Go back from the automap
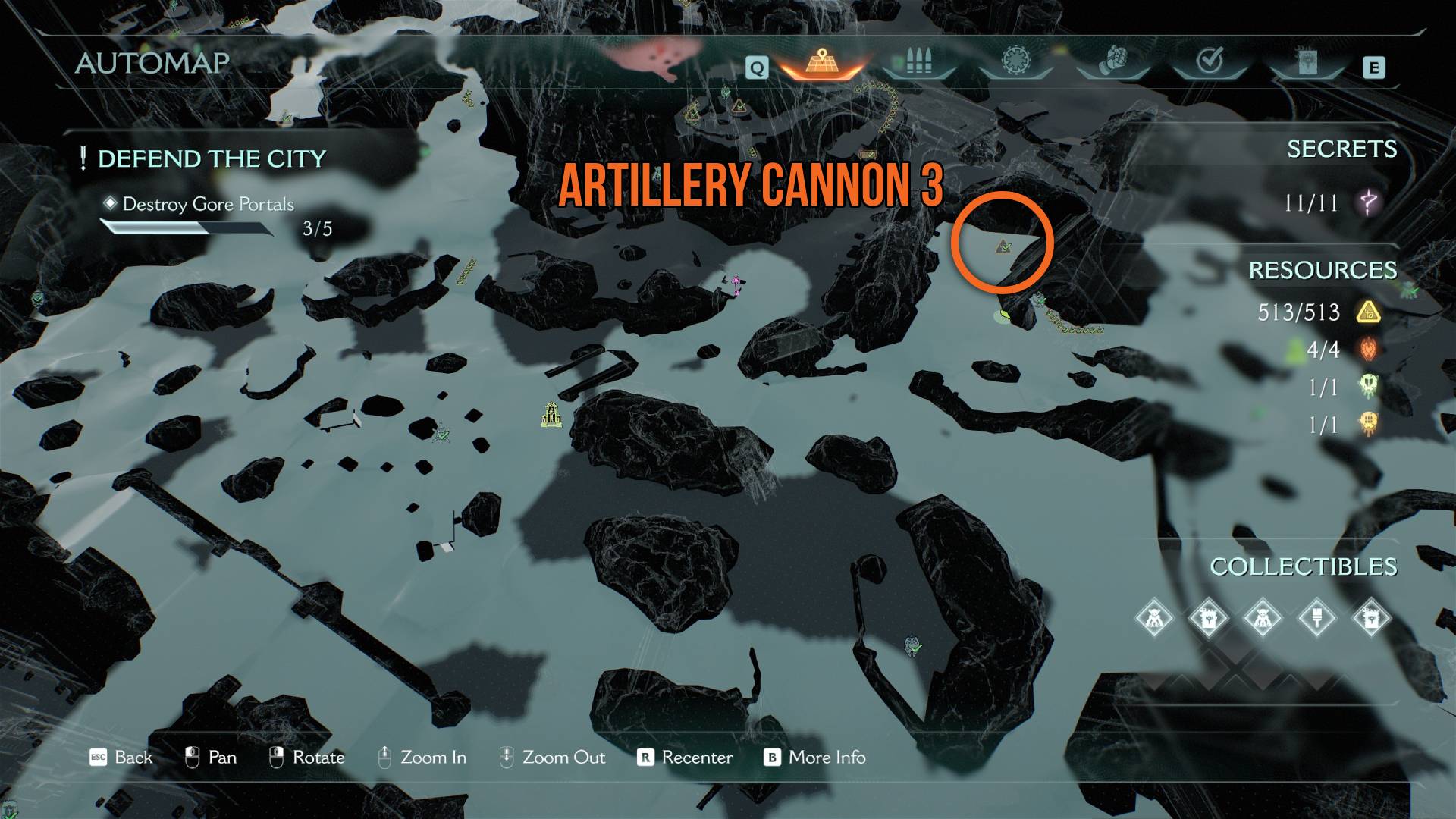The height and width of the screenshot is (819, 1456). coord(121,758)
